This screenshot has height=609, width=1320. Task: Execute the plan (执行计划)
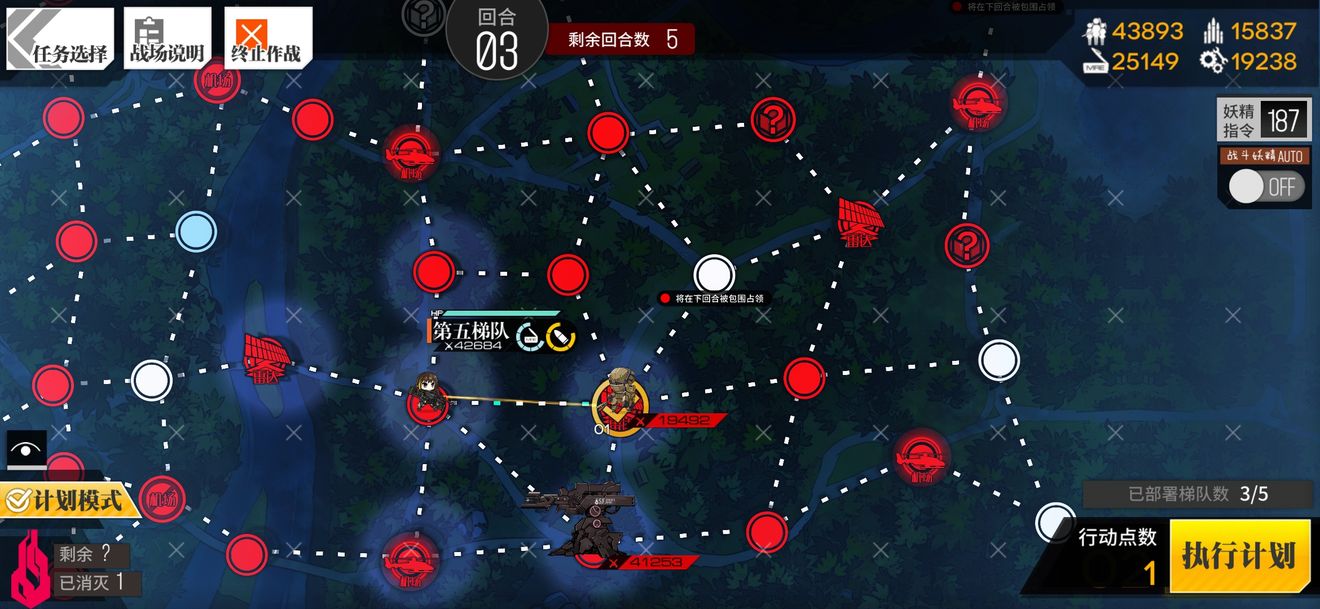coord(1238,556)
